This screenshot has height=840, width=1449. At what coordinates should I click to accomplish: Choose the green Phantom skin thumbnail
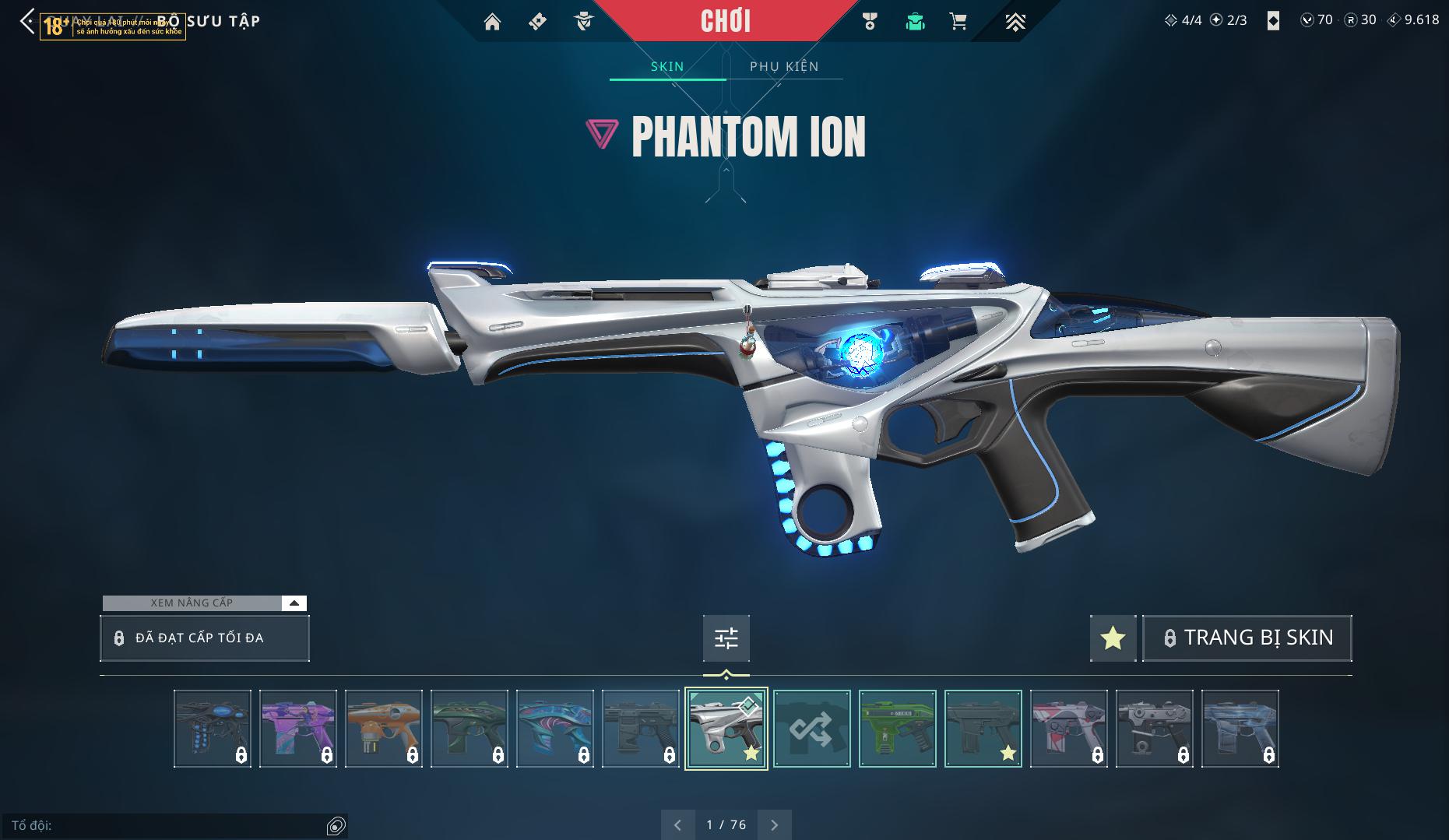pyautogui.click(x=897, y=729)
